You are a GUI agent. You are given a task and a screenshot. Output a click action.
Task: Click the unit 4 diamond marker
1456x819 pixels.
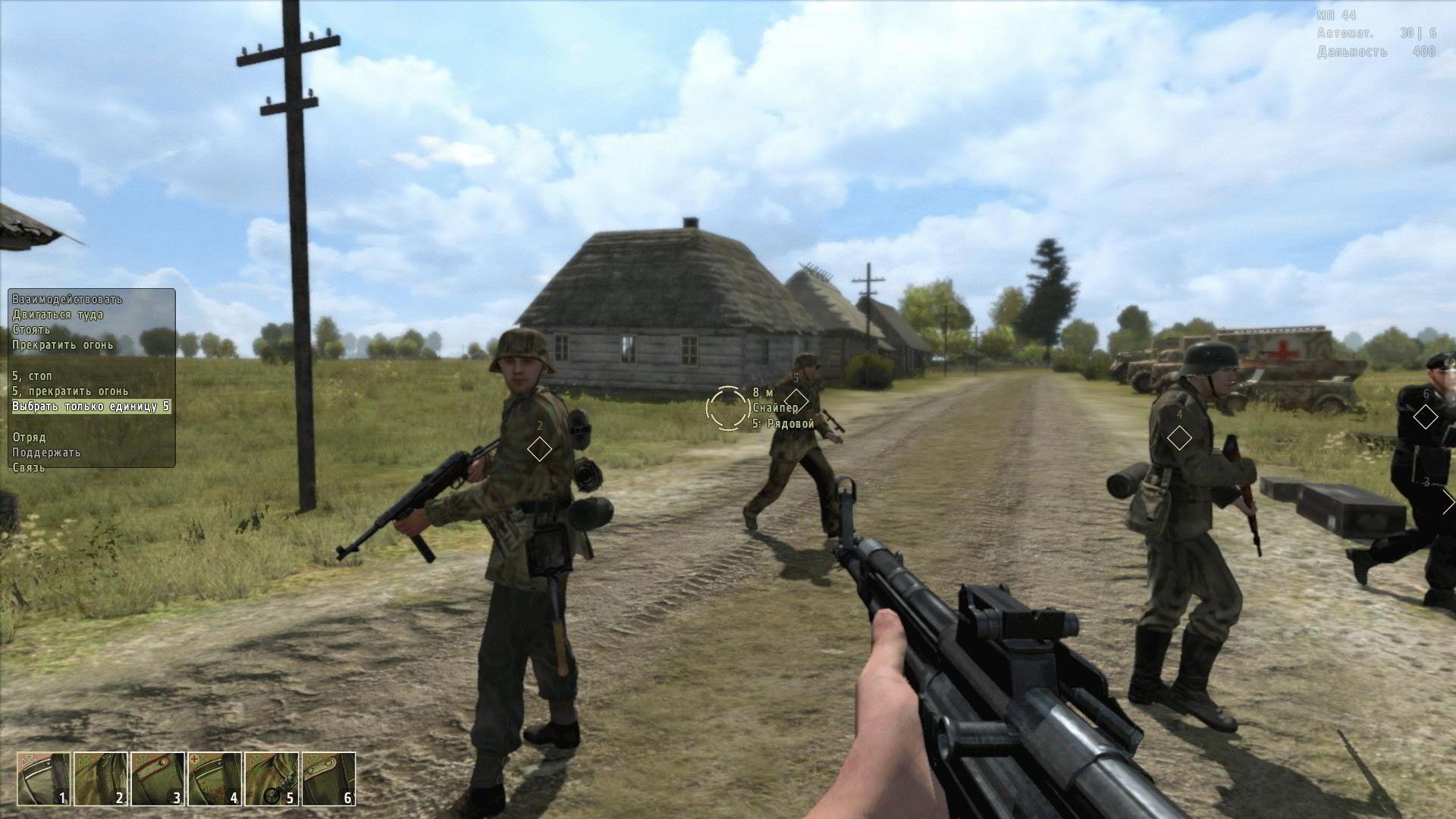pos(1179,438)
